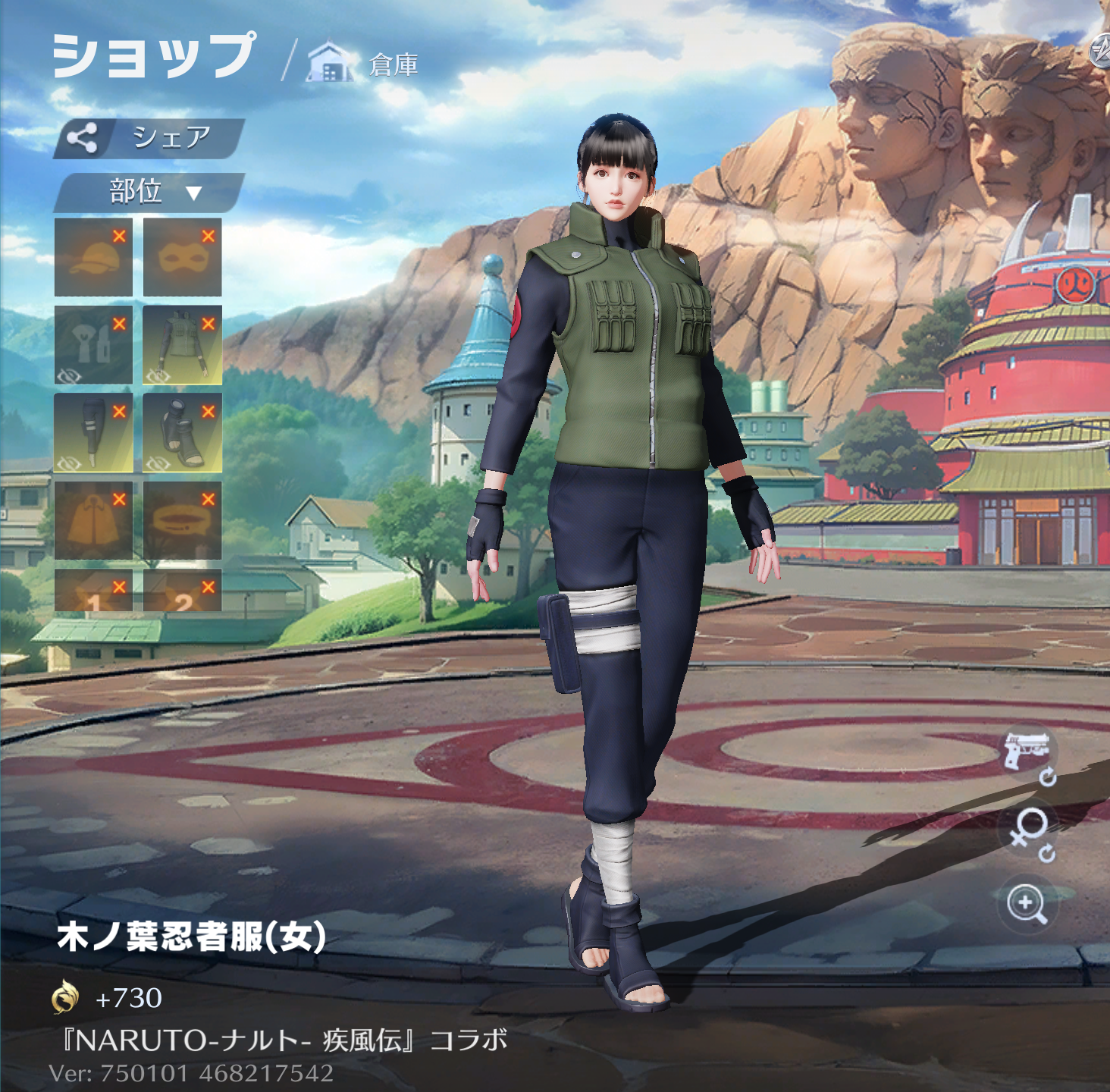
Task: Tap the シェア share button
Action: coord(149,138)
